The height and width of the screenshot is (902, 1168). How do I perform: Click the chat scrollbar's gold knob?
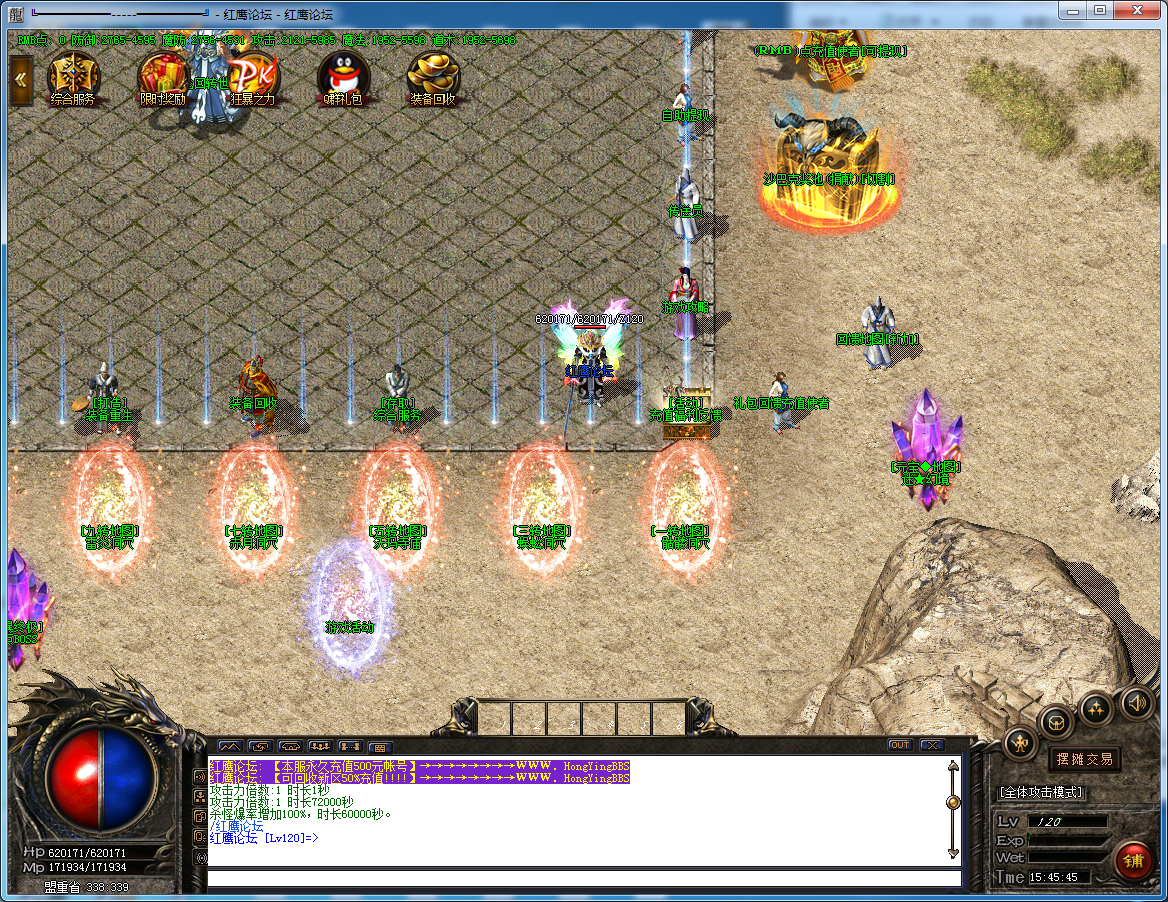coord(953,802)
